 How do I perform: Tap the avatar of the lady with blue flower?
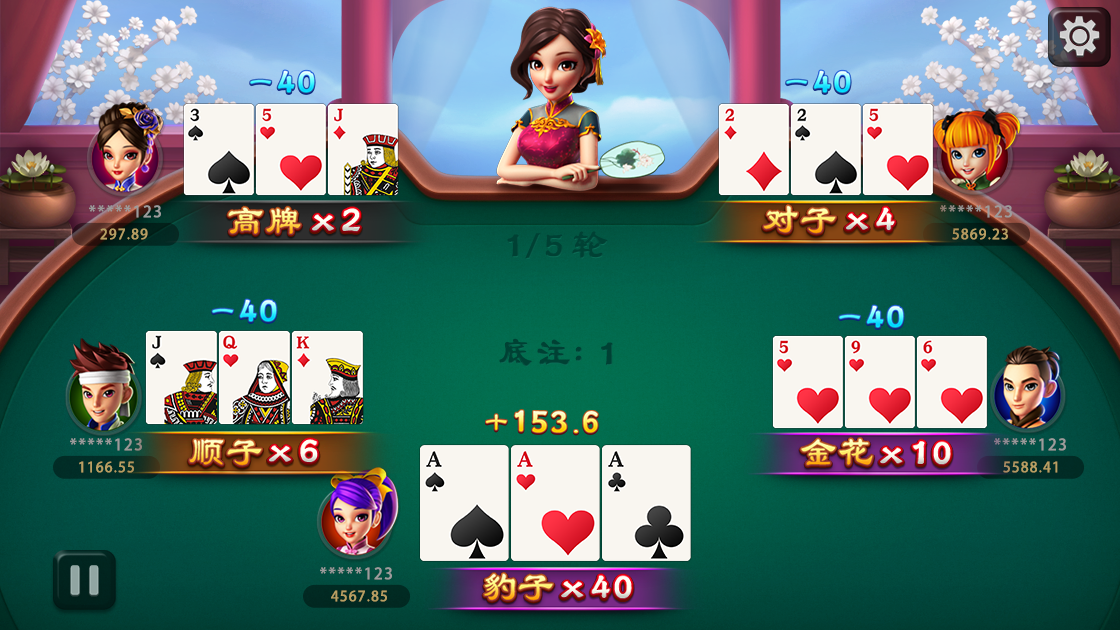[x=126, y=153]
